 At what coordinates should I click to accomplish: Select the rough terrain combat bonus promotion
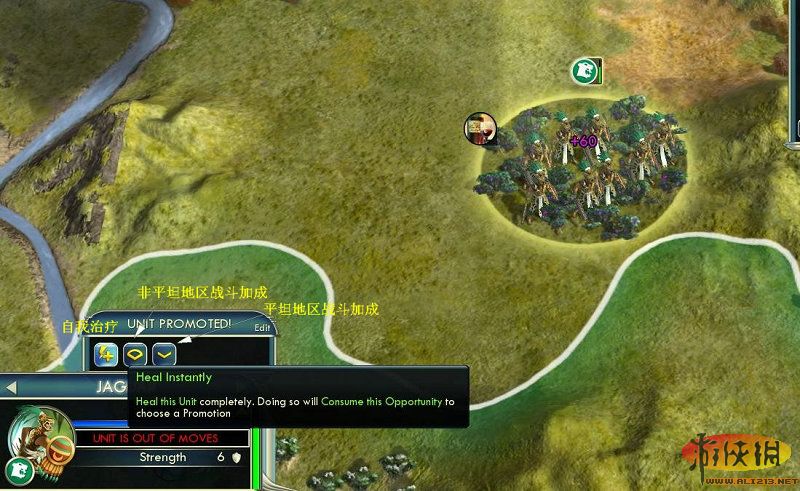click(135, 353)
